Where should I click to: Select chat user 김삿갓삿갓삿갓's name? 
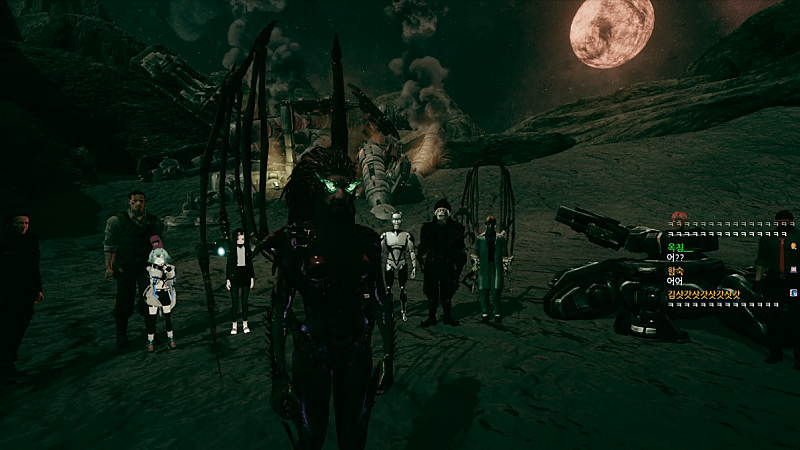(704, 294)
